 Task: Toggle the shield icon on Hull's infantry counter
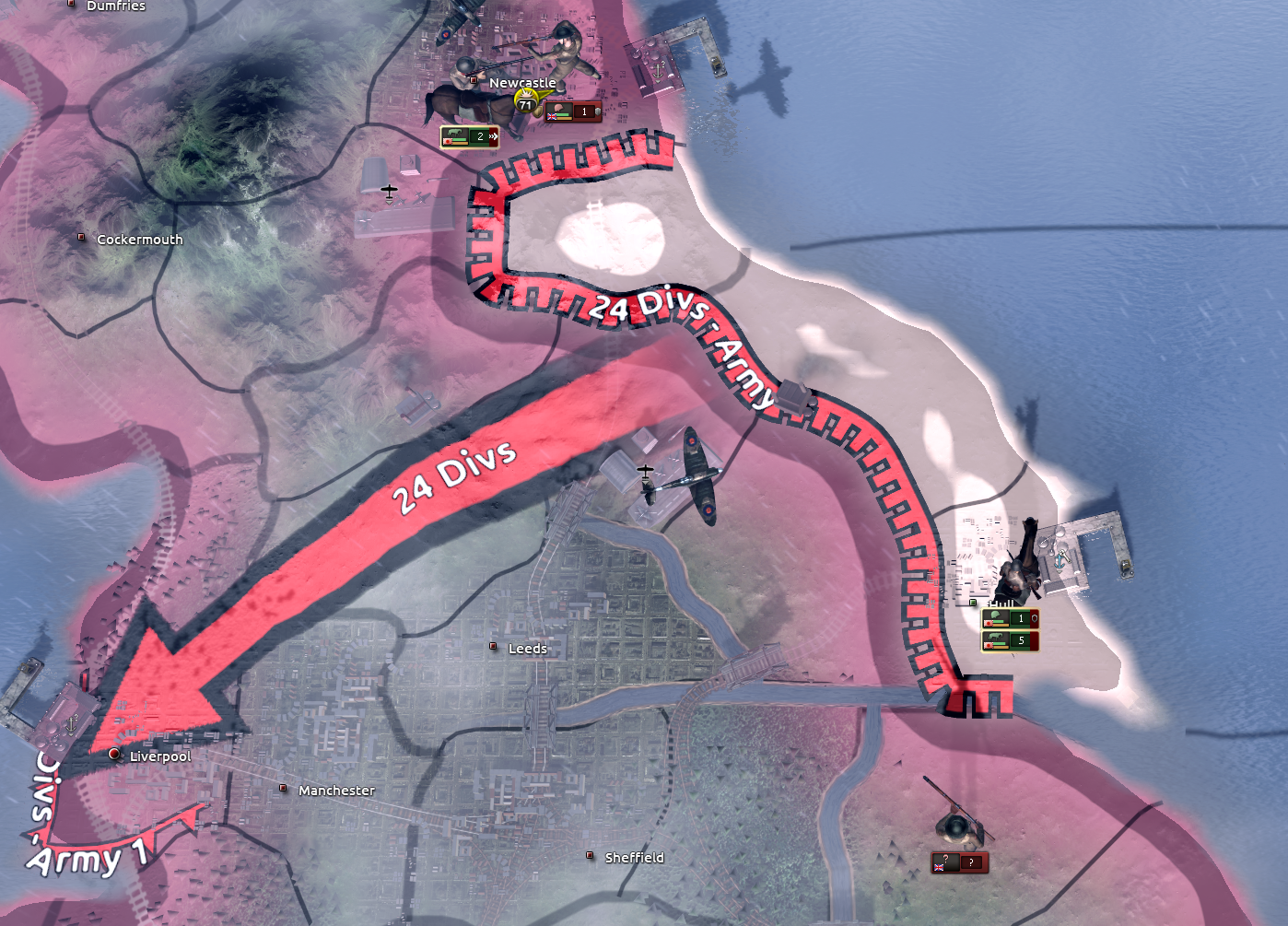pos(1036,618)
